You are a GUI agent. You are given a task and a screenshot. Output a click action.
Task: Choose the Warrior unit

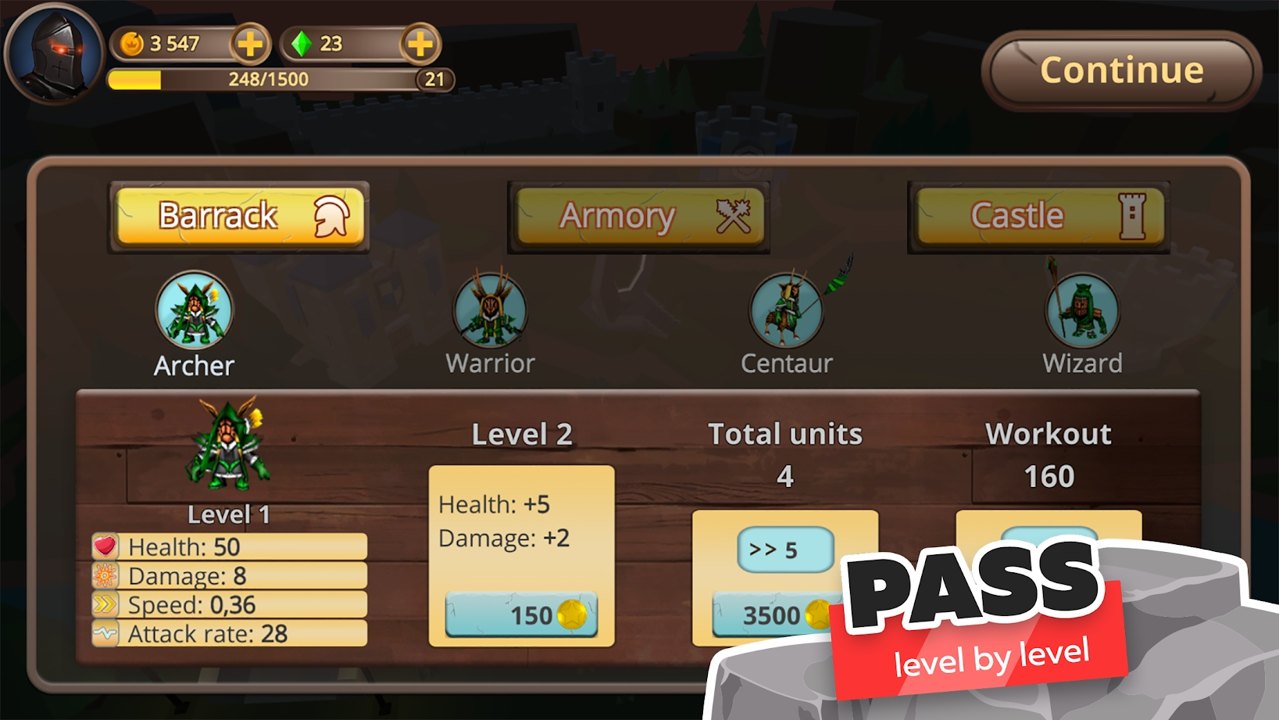490,312
